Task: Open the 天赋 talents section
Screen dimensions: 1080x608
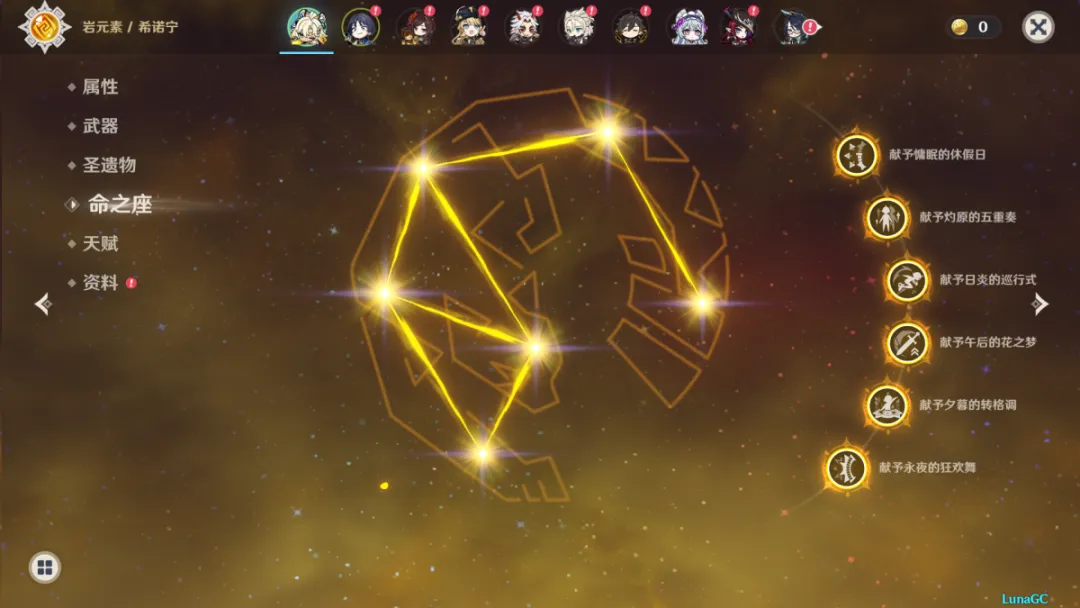Action: coord(100,243)
